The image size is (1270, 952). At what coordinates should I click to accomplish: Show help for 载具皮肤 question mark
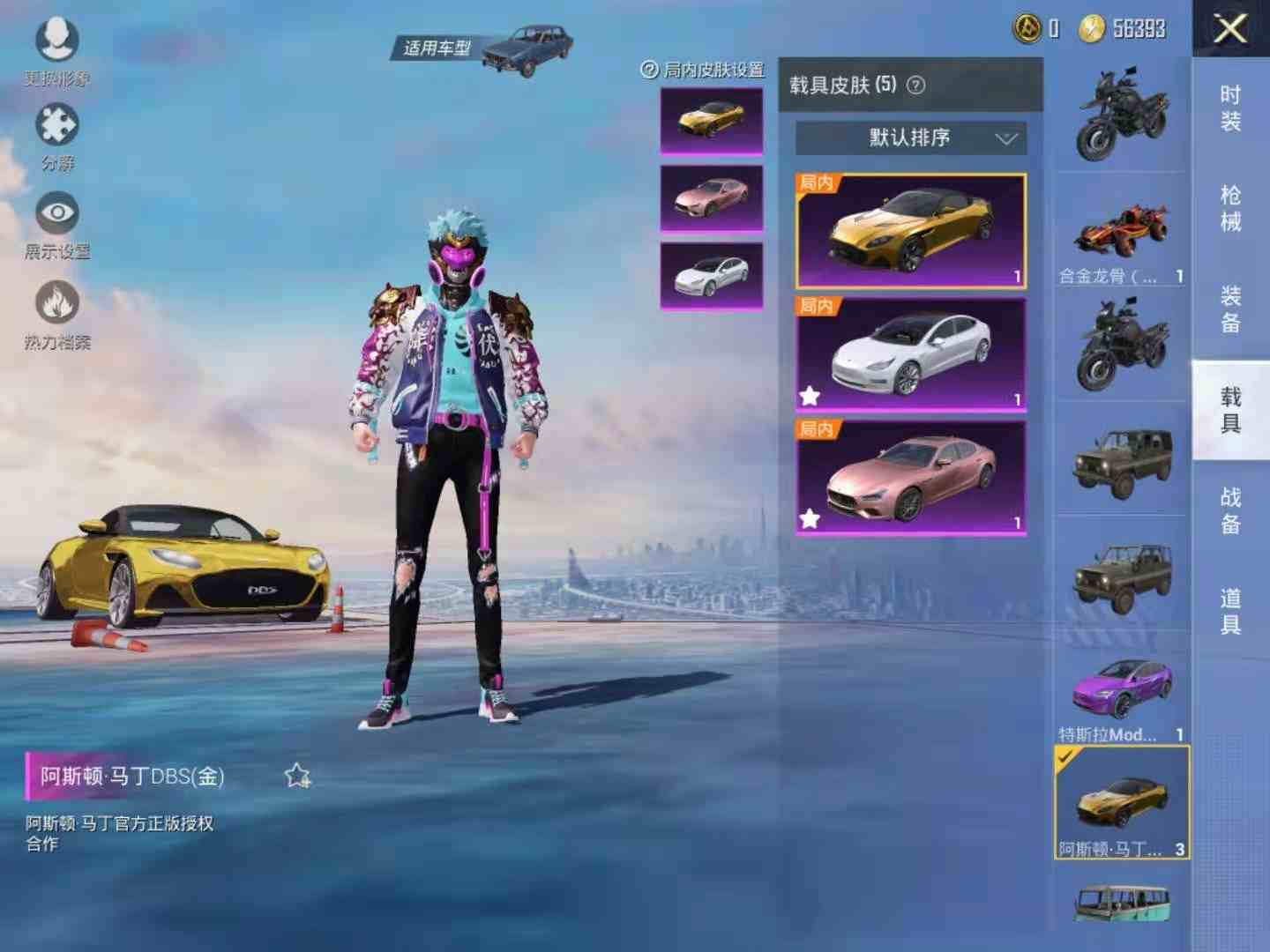point(916,86)
